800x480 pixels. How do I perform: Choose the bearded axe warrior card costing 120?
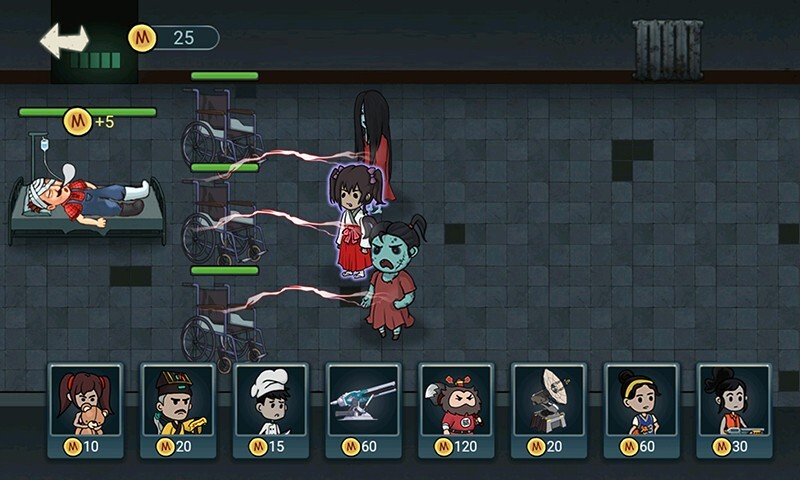tap(456, 408)
